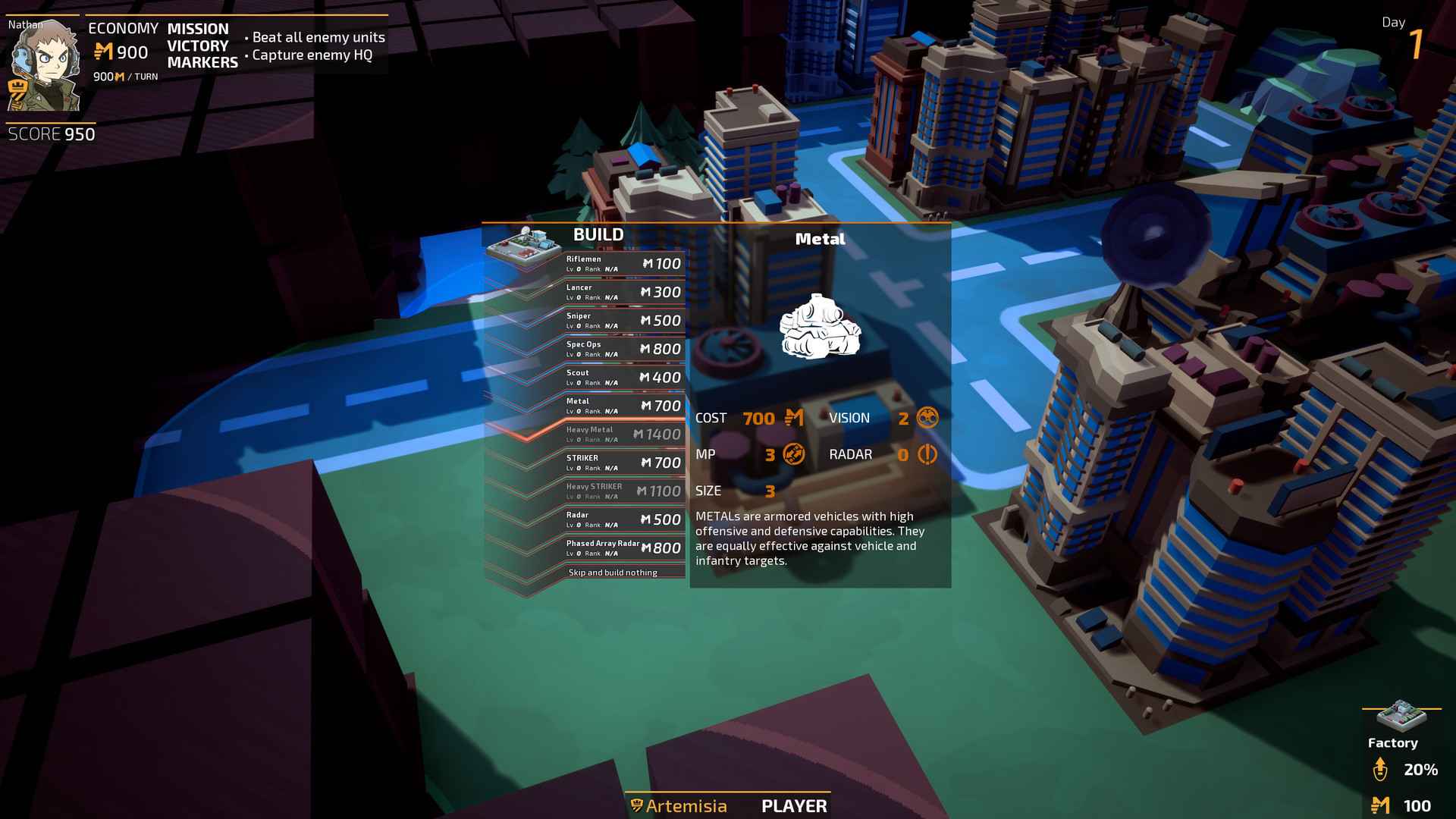The height and width of the screenshot is (819, 1456).
Task: Click Nathan's commander portrait
Action: point(43,64)
